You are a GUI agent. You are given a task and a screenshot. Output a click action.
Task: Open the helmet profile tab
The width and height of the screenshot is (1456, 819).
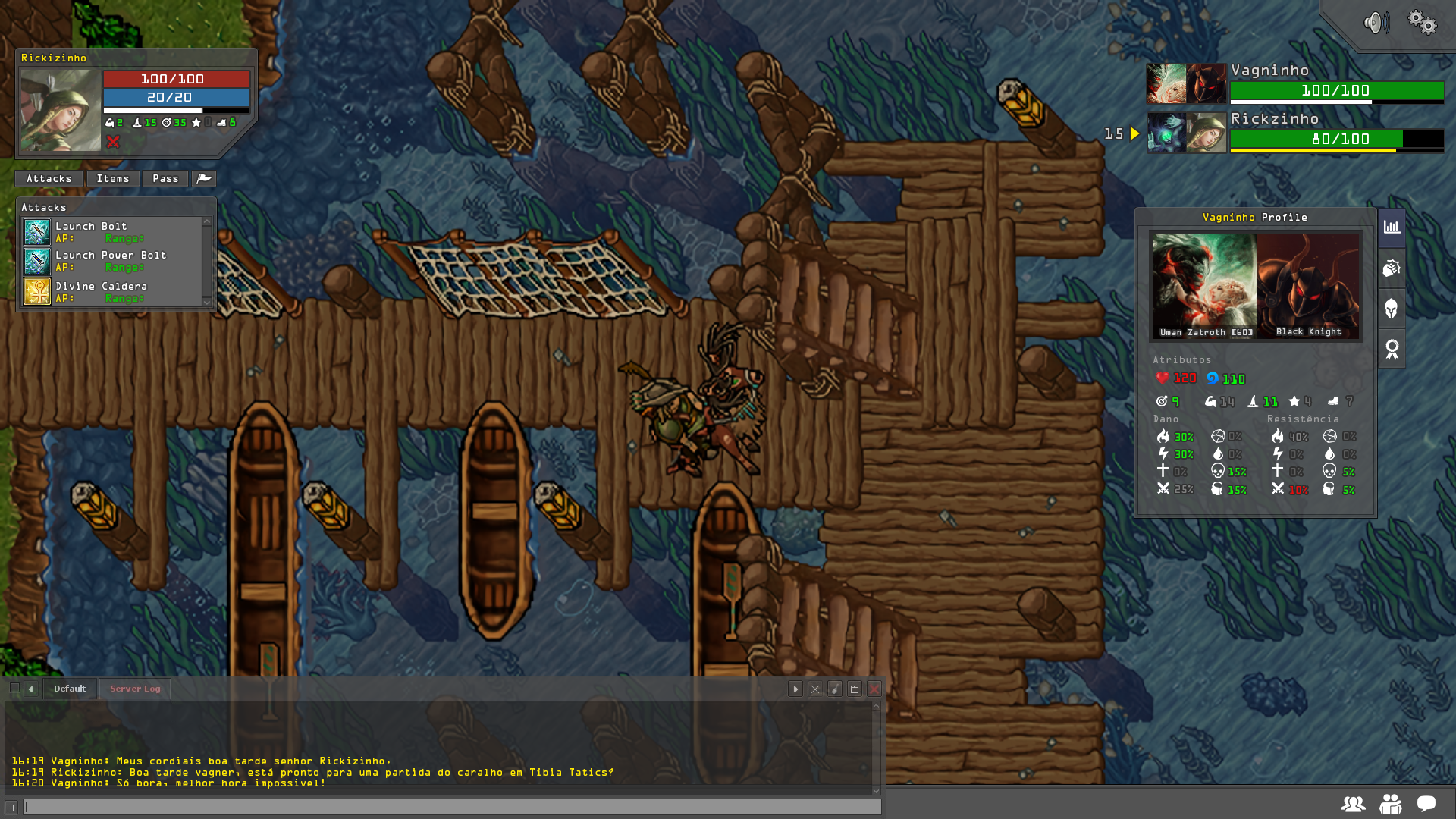tap(1392, 309)
